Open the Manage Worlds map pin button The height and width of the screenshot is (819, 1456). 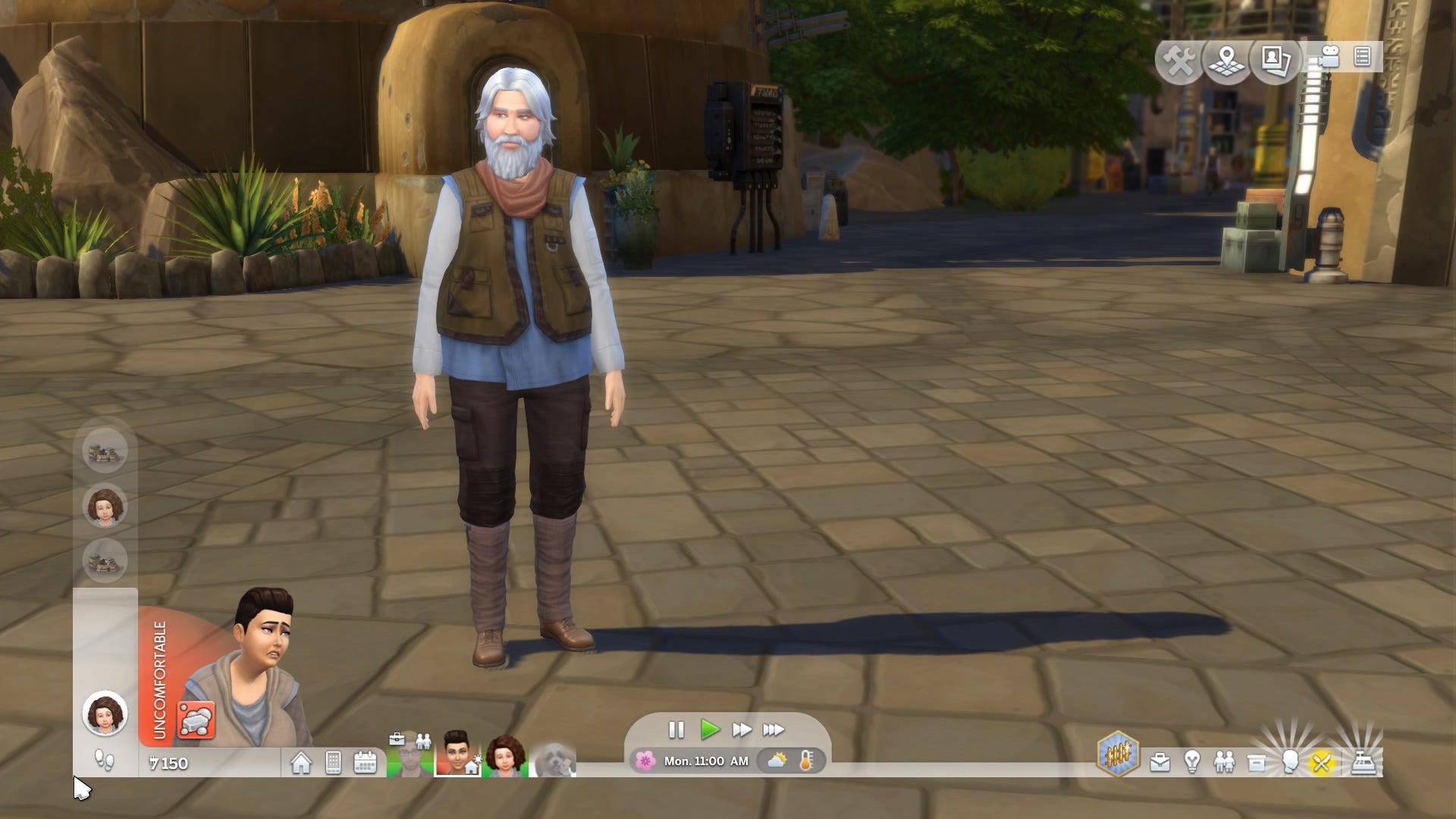1227,61
